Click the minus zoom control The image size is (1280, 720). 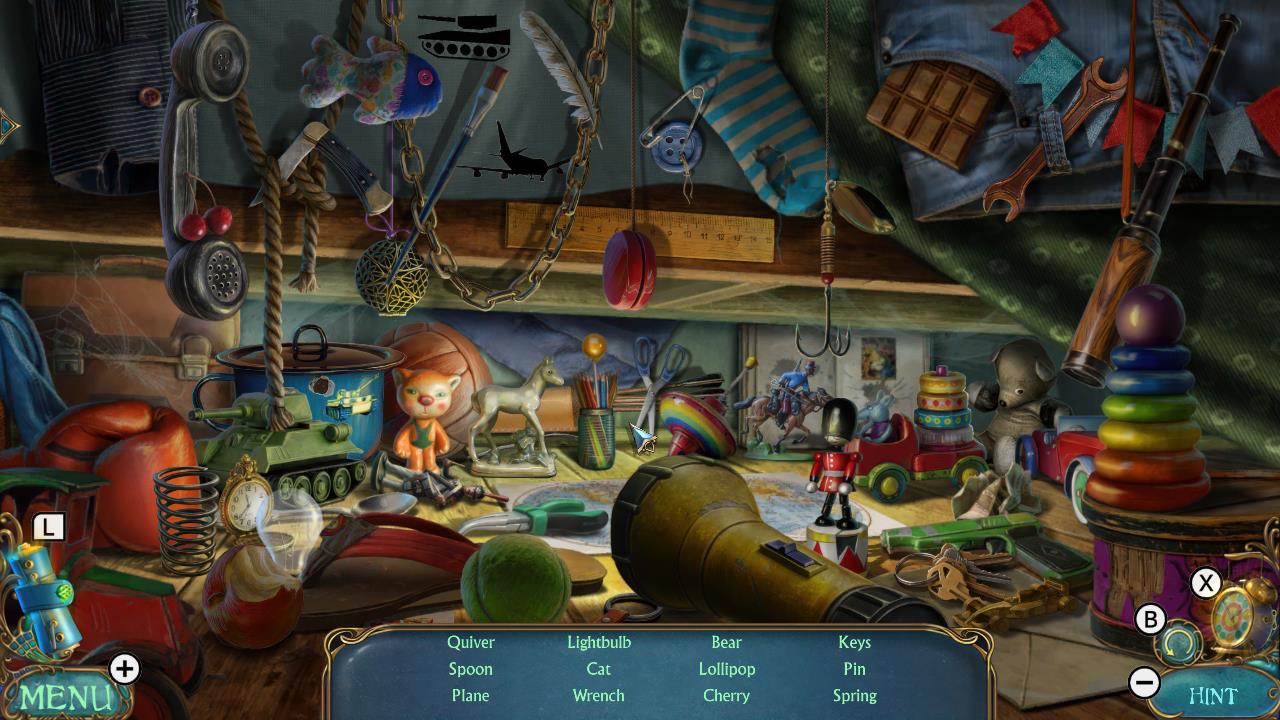pos(1146,683)
